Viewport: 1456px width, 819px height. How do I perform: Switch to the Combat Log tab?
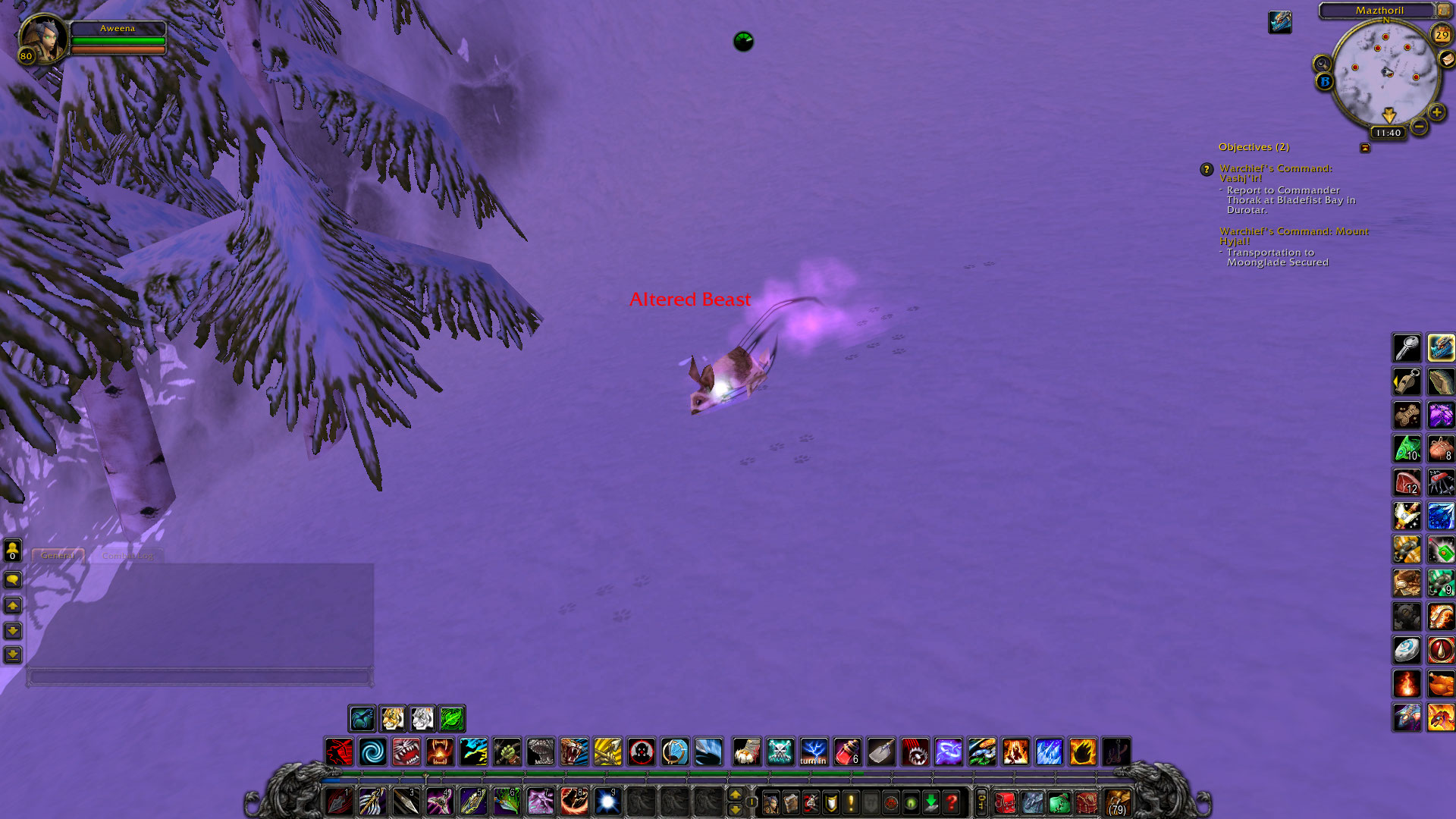click(x=129, y=555)
